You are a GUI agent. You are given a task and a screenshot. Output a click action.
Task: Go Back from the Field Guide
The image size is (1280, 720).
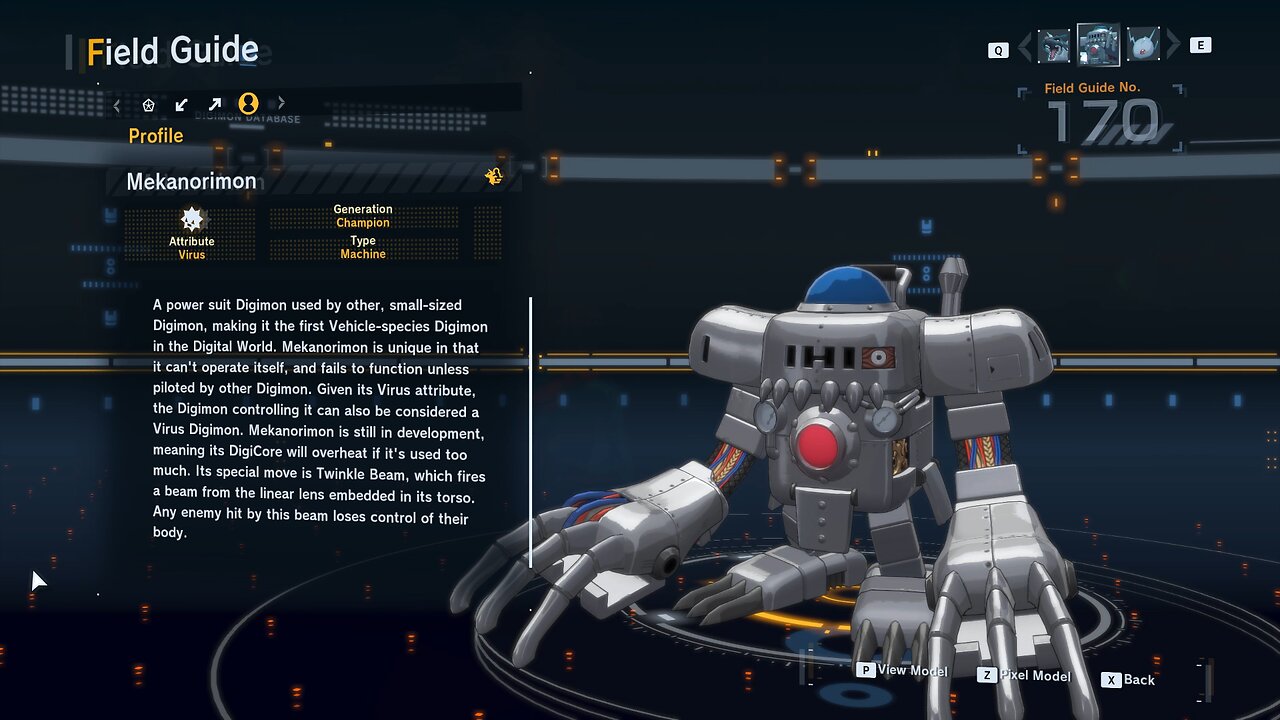coord(1129,680)
